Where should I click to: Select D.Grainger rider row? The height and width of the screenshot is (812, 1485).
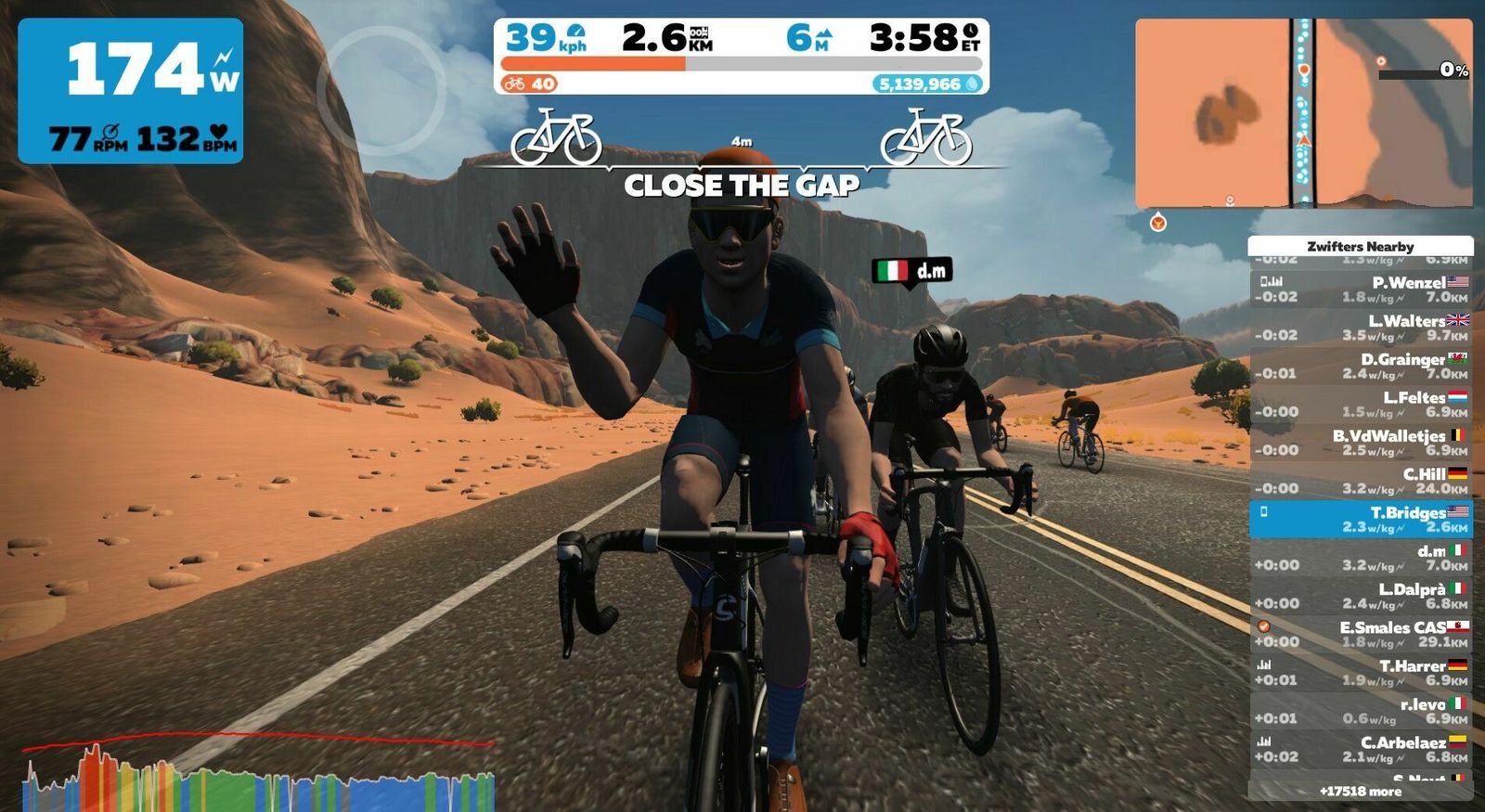point(1361,366)
